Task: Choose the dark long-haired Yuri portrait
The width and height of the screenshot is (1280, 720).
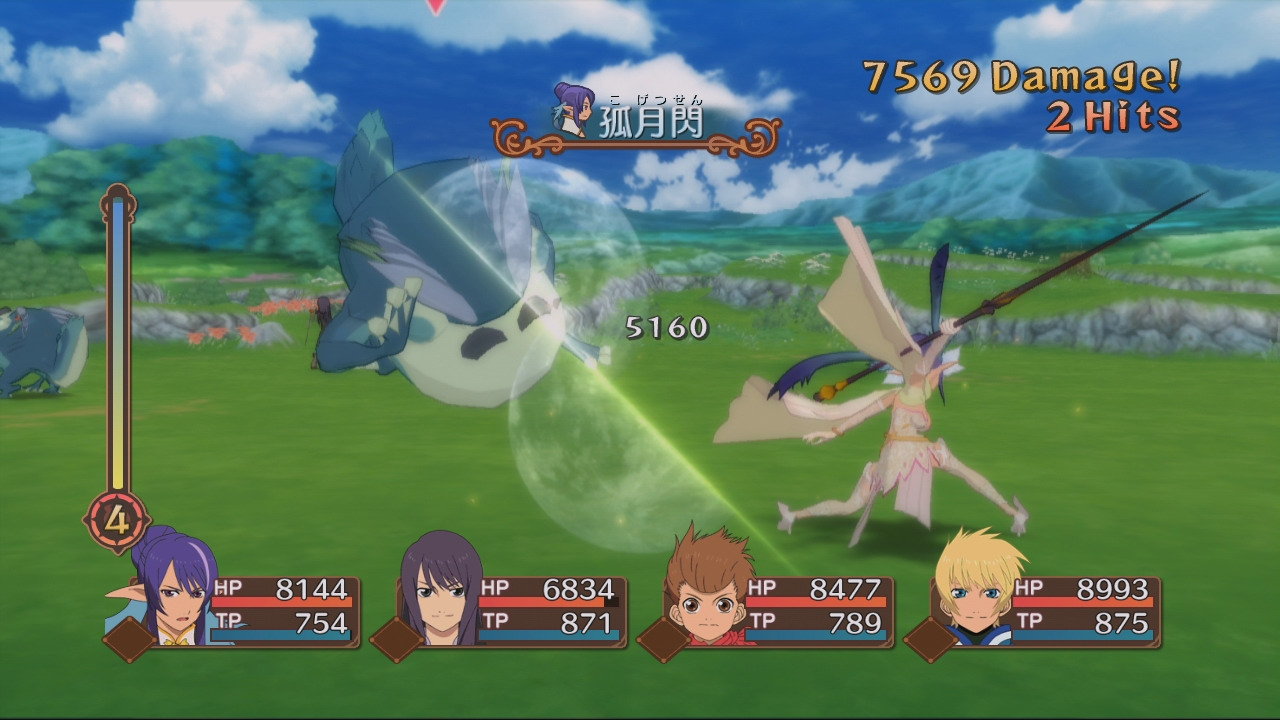Action: coord(440,590)
